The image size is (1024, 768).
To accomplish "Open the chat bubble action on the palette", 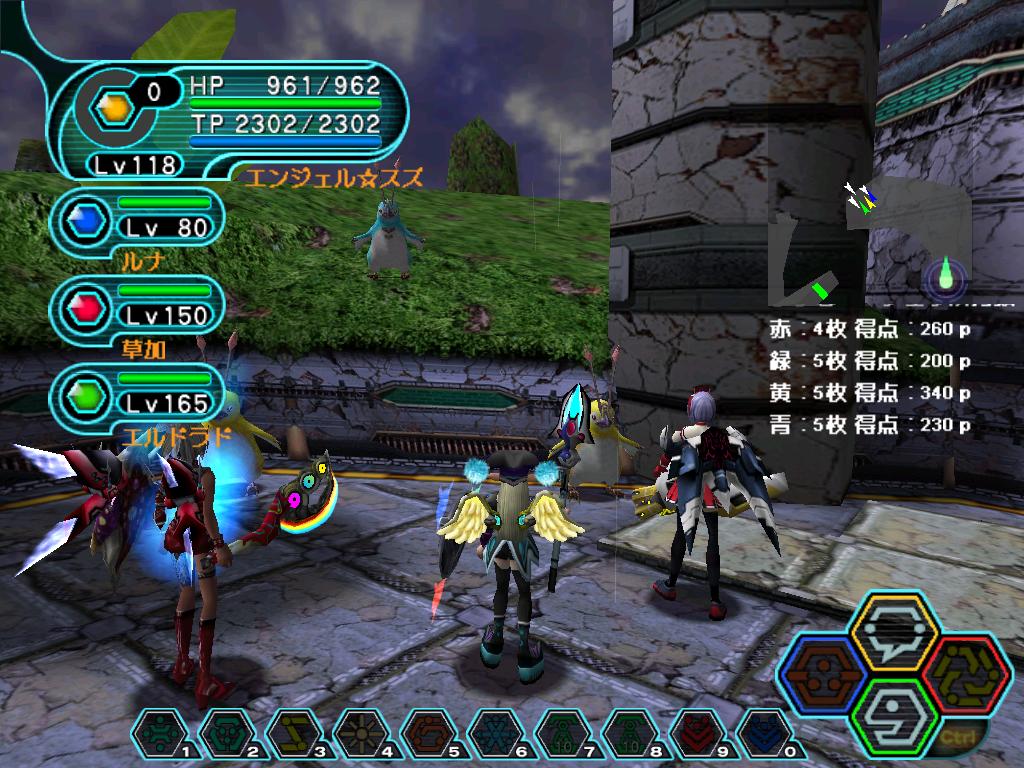I will 894,628.
